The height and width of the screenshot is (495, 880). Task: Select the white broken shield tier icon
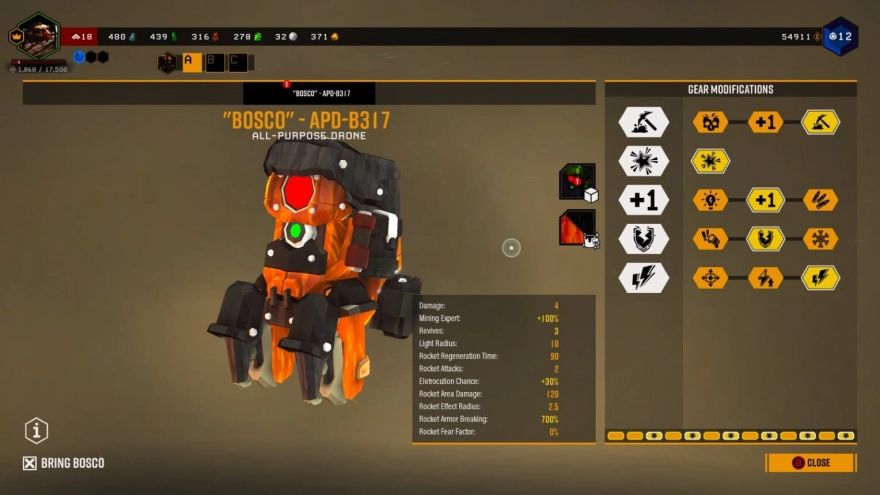(x=643, y=239)
